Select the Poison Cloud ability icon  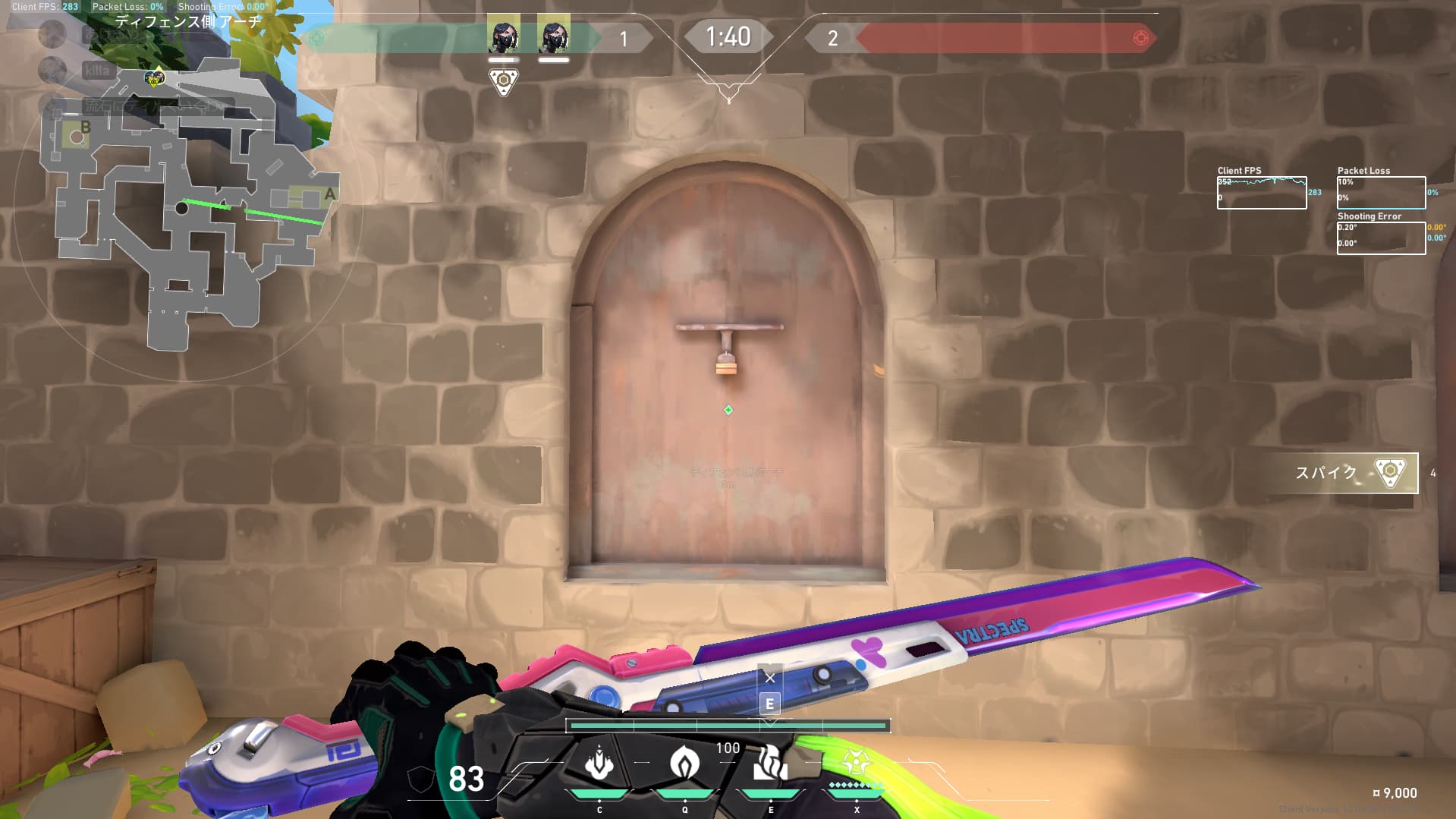coord(685,763)
